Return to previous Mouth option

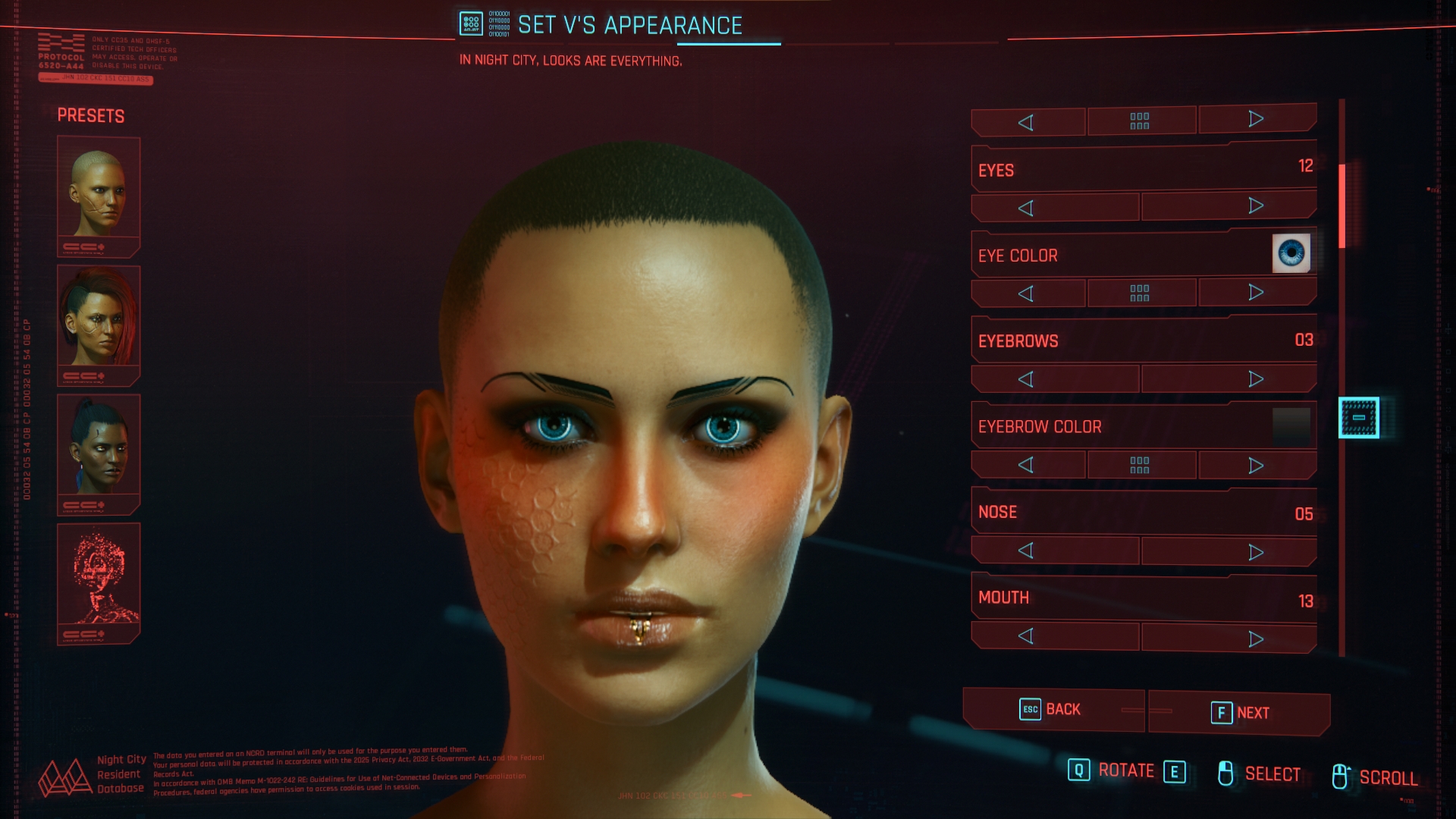click(x=1026, y=636)
